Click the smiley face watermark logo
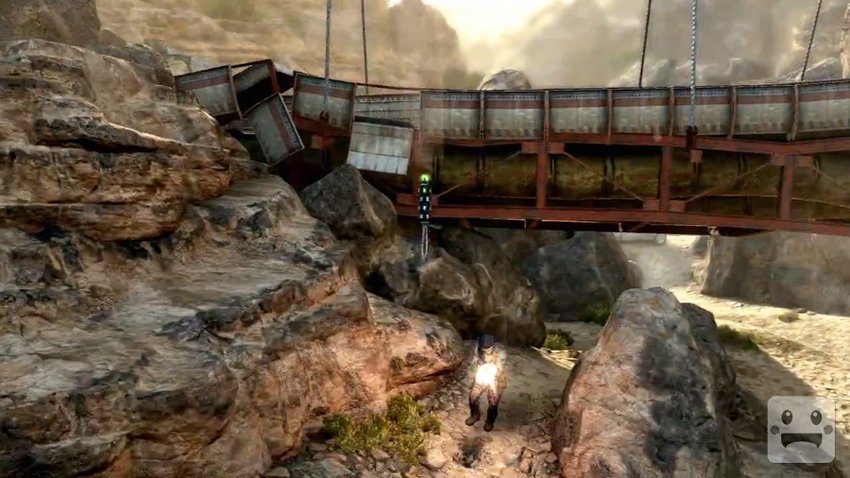This screenshot has width=850, height=478. click(x=800, y=429)
